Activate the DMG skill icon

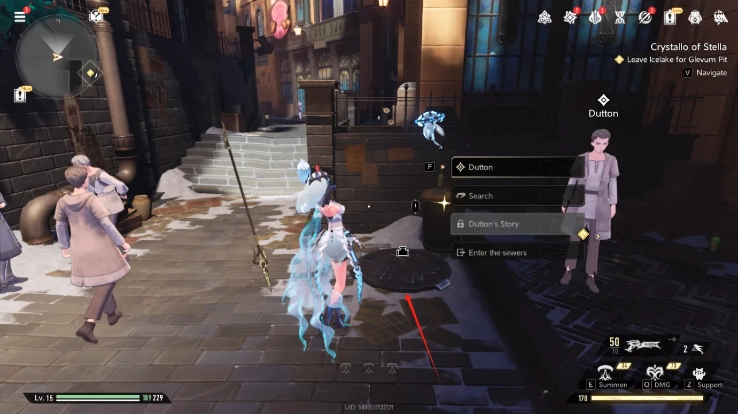click(656, 373)
